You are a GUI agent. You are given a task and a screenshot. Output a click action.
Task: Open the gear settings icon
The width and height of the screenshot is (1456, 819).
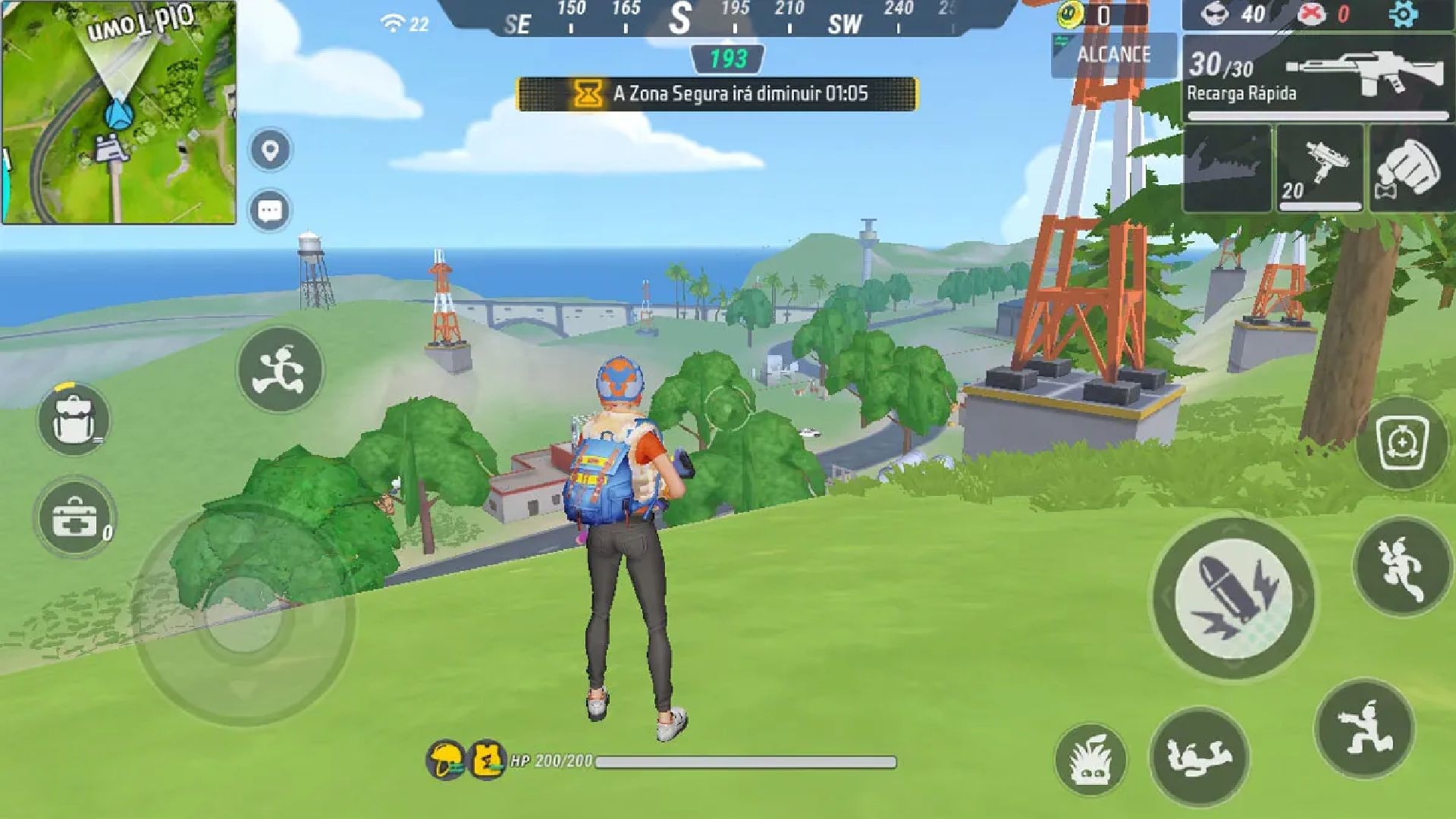(x=1403, y=14)
